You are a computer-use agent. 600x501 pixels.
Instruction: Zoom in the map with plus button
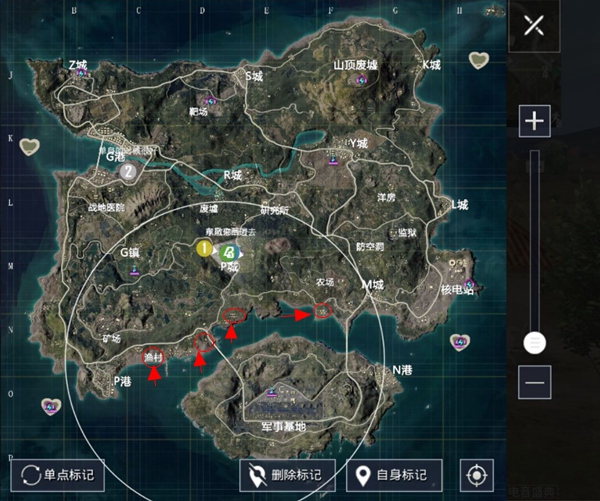point(535,122)
